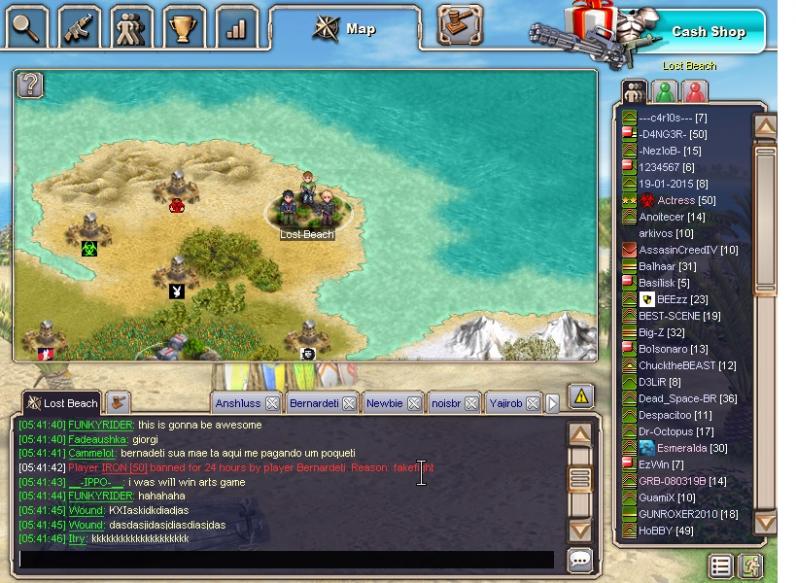The width and height of the screenshot is (796, 583).
Task: Click the speech bubble send button
Action: click(579, 560)
